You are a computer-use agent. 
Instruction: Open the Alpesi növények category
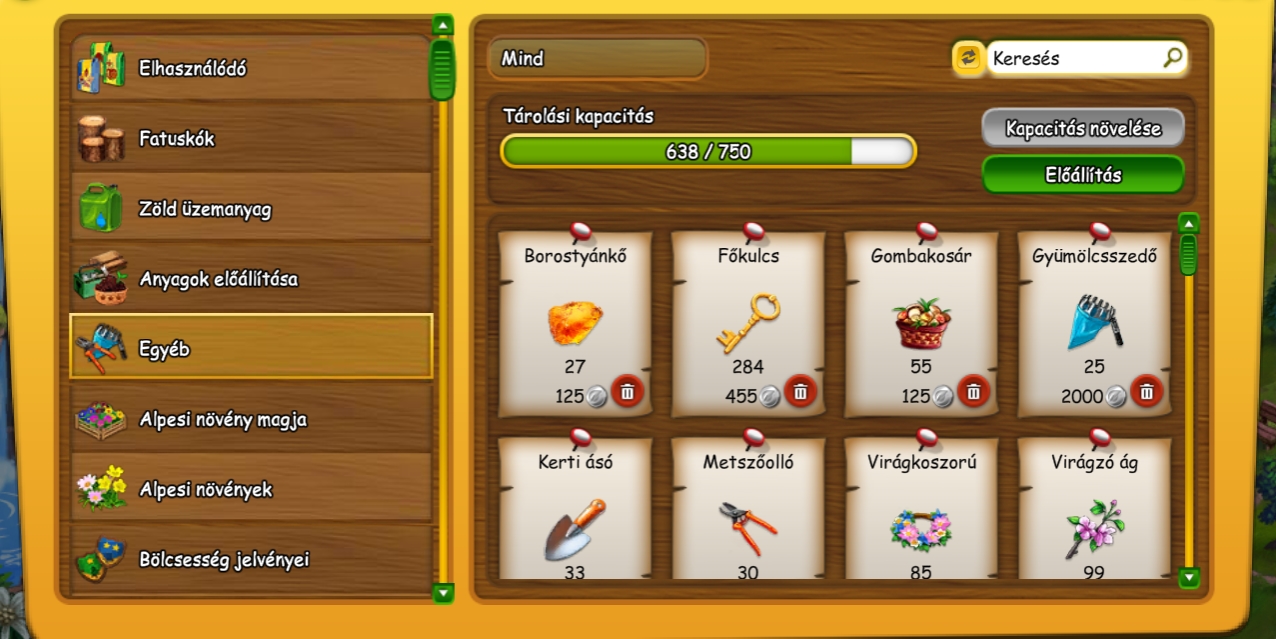[250, 489]
